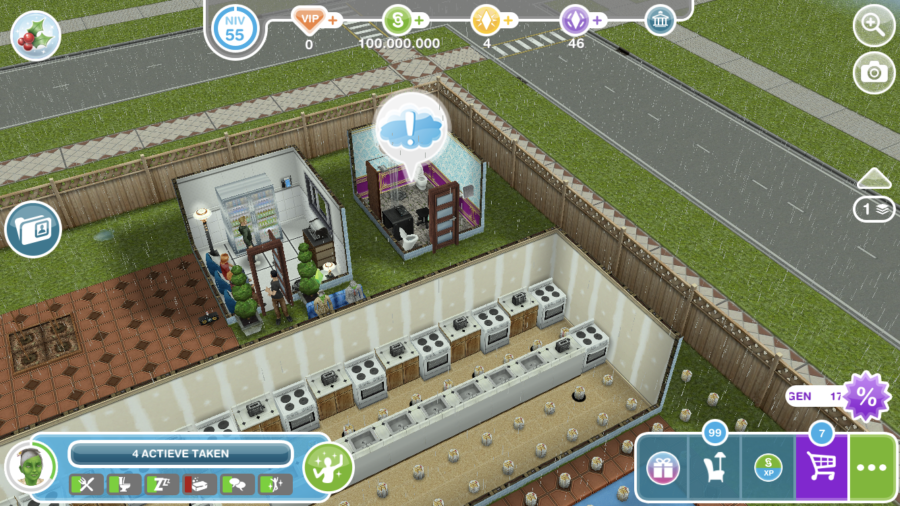Open the holly berries seasonal event icon
Viewport: 900px width, 506px height.
coord(35,37)
